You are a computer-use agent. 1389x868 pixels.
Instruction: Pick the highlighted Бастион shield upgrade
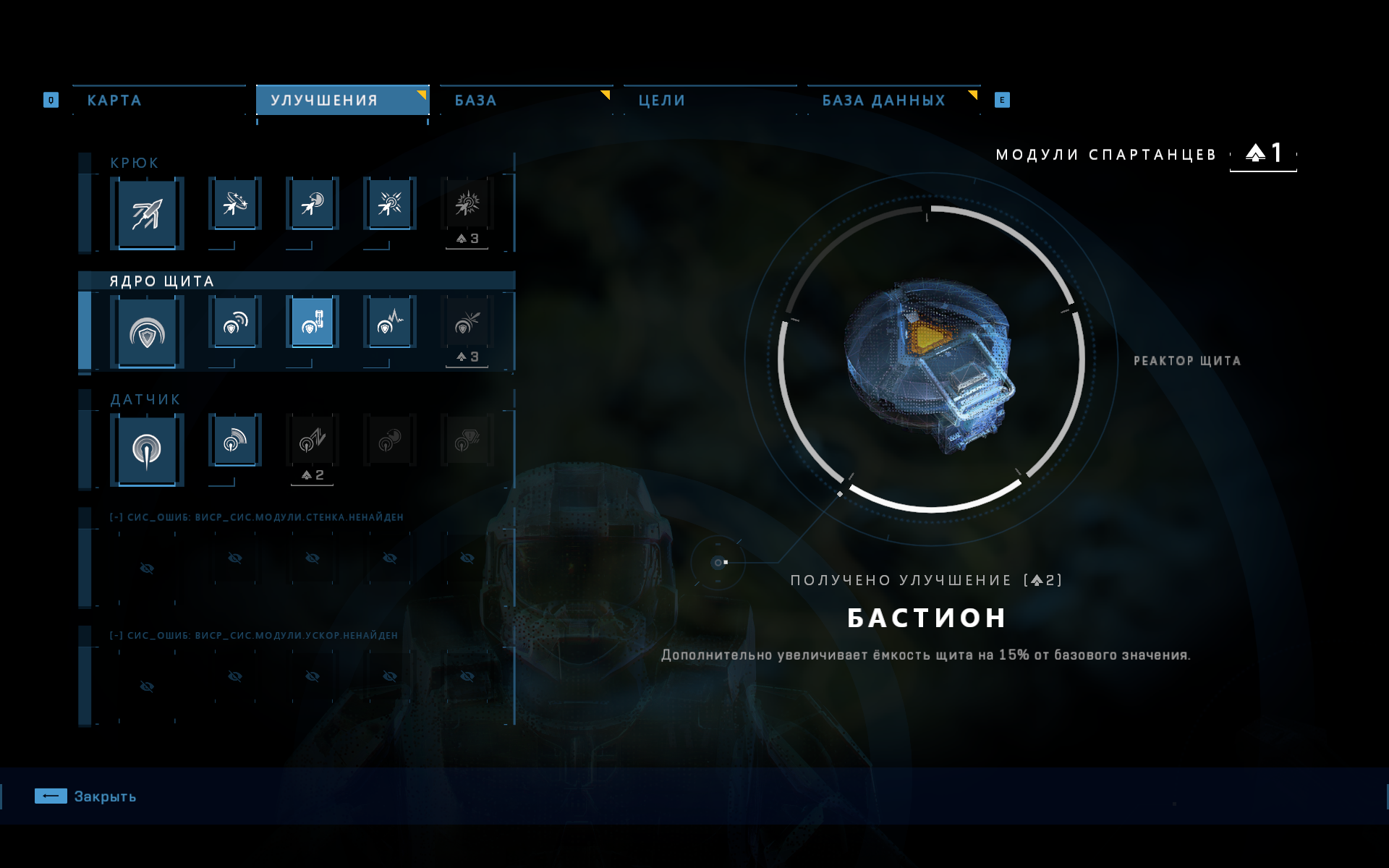(x=313, y=323)
